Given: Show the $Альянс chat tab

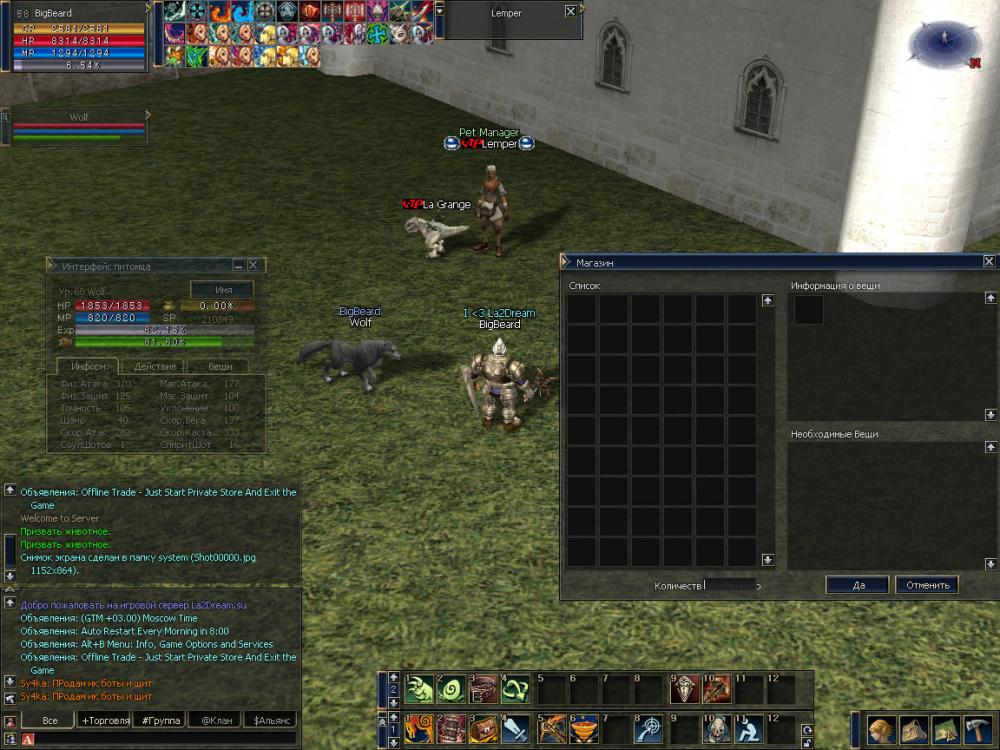Looking at the screenshot, I should click(271, 720).
